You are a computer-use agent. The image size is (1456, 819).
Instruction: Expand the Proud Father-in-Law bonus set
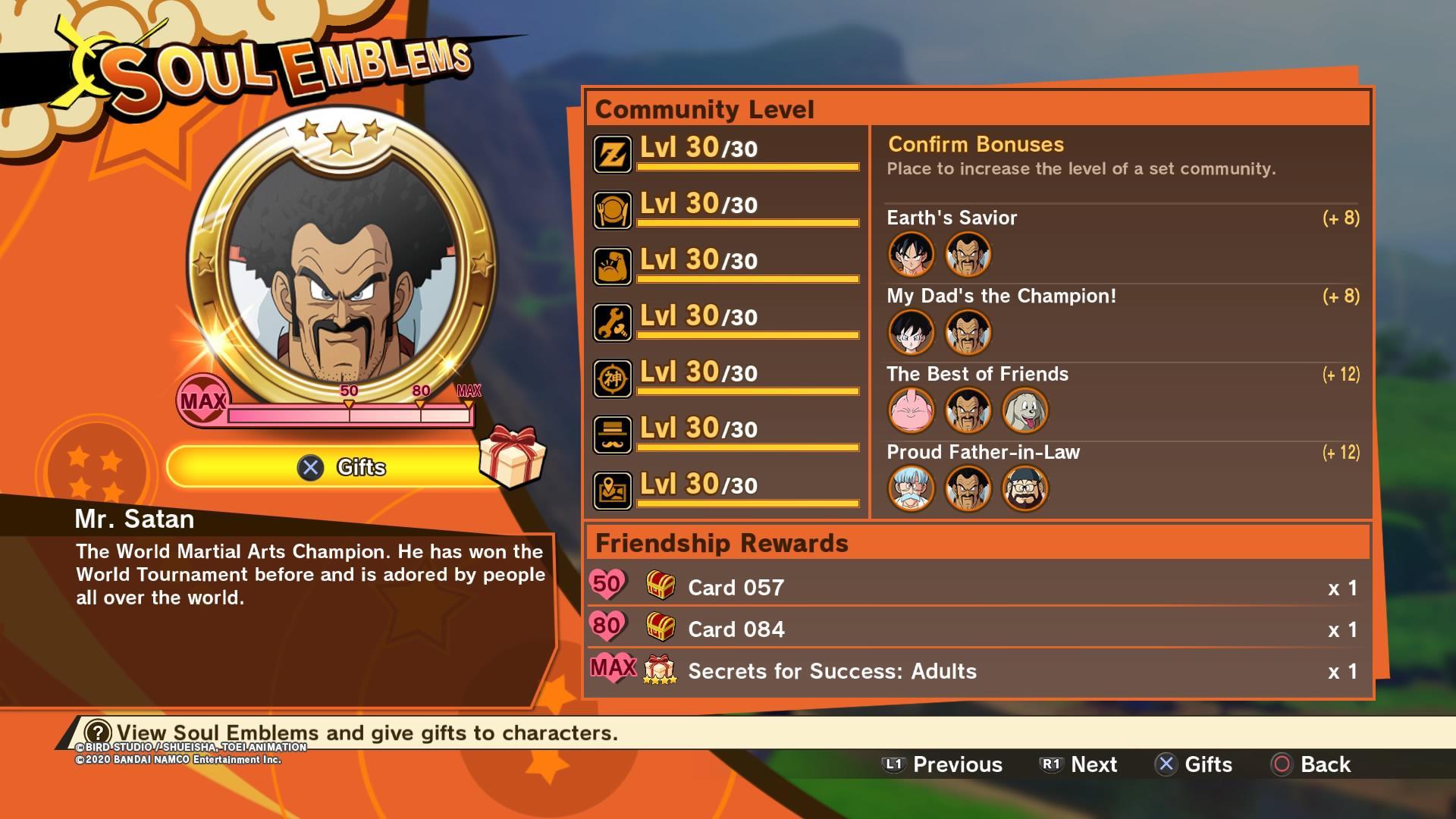[983, 452]
